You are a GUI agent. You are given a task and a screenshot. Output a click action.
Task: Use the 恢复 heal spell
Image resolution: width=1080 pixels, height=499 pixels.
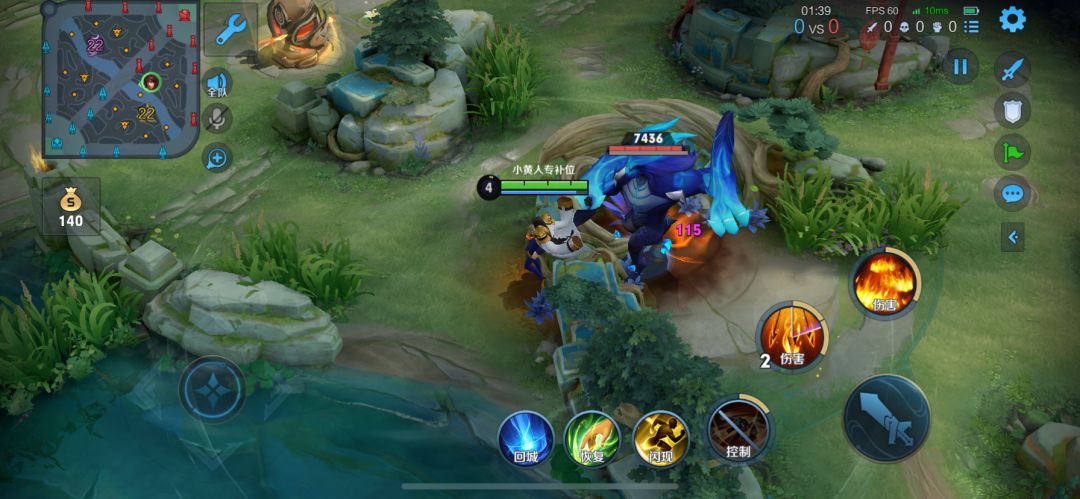pos(592,437)
